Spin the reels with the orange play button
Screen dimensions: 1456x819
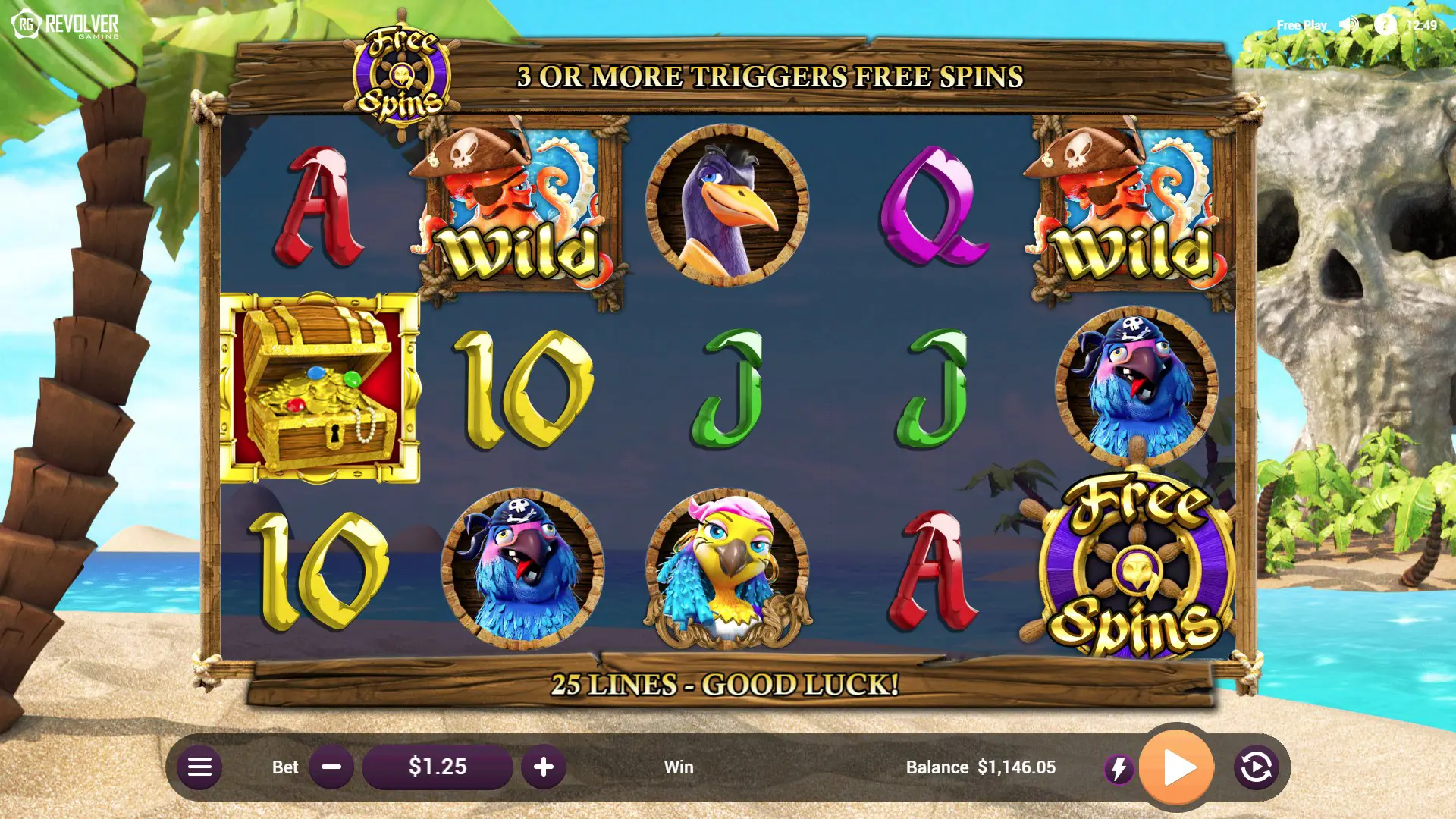coord(1177,767)
